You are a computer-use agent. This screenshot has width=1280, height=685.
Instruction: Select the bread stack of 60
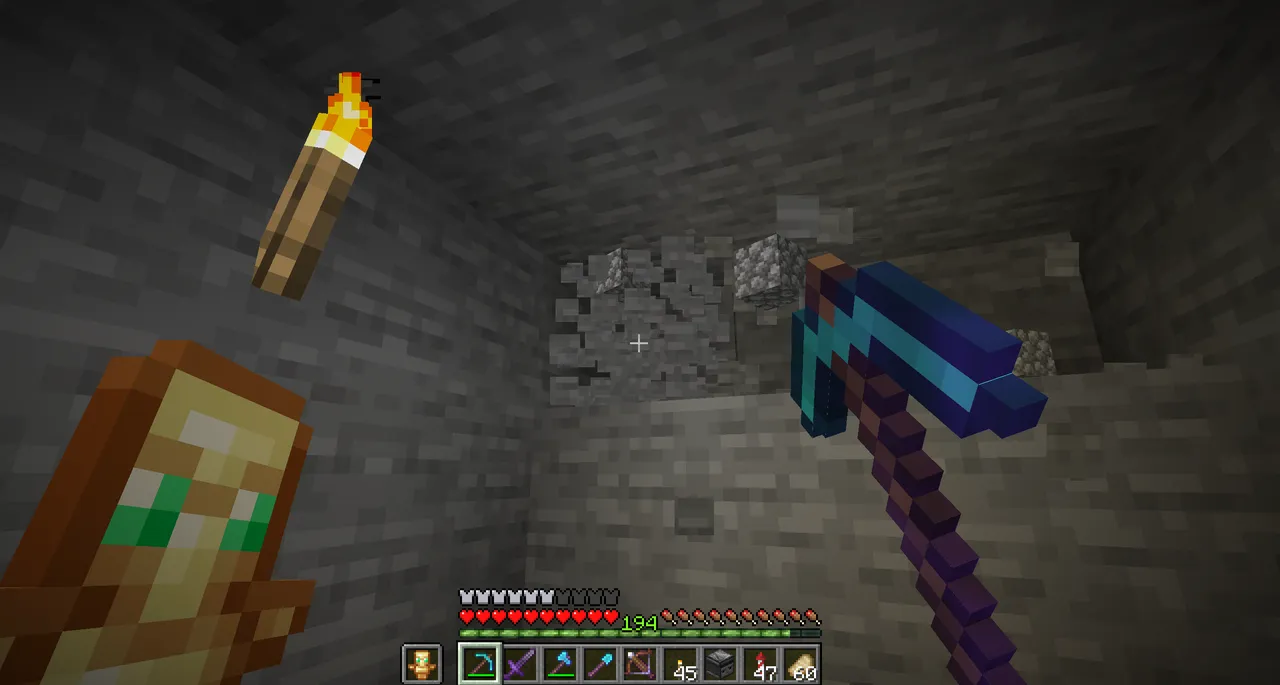point(800,664)
